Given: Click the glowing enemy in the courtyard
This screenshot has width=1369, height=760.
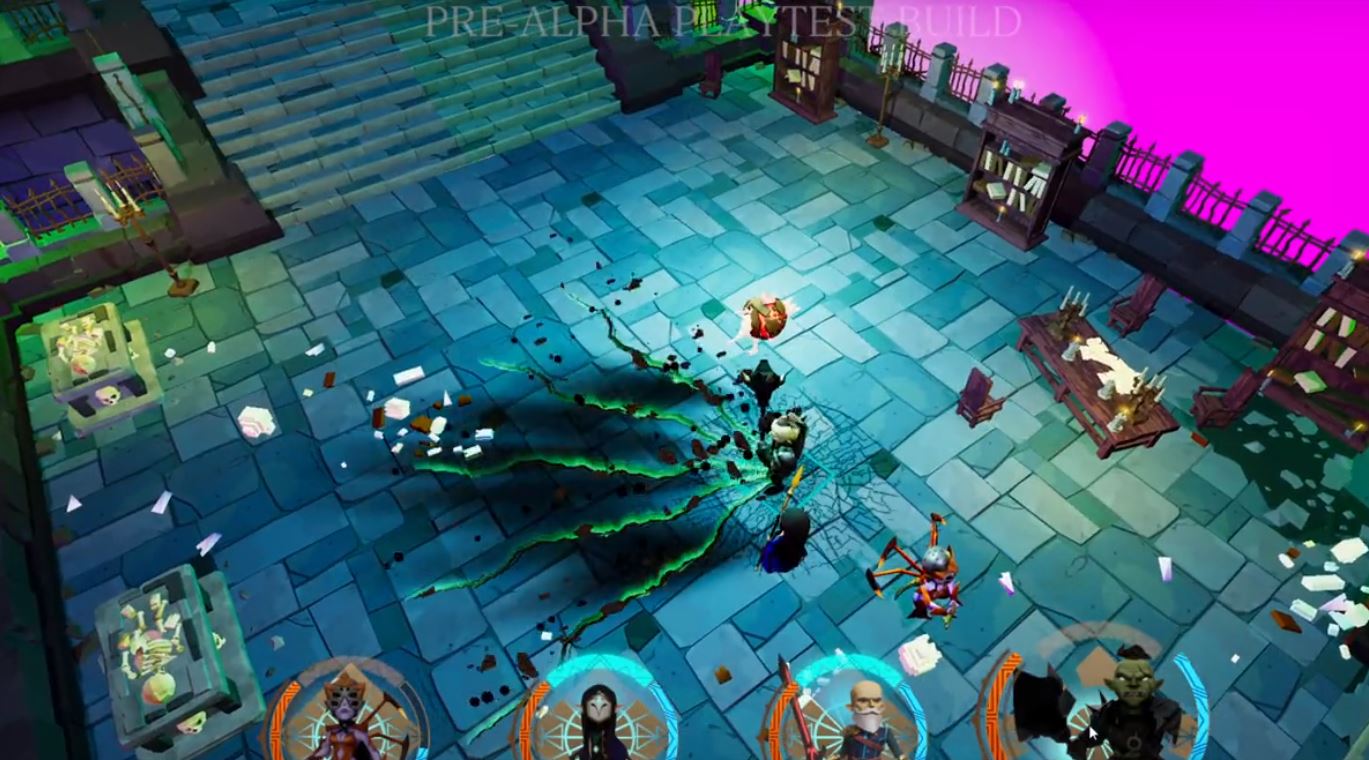Looking at the screenshot, I should (763, 320).
